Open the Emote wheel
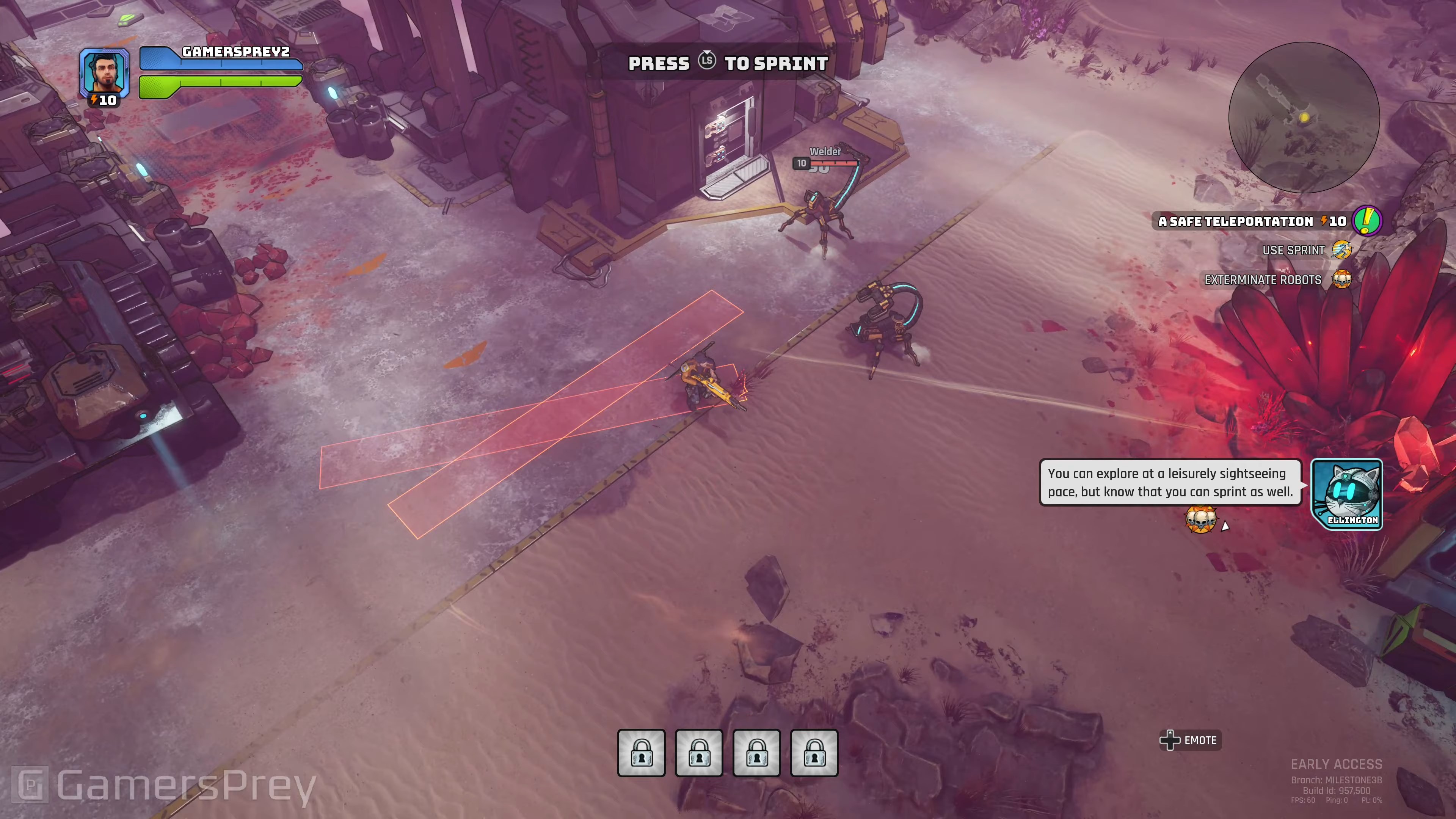This screenshot has width=1456, height=819. 1190,740
